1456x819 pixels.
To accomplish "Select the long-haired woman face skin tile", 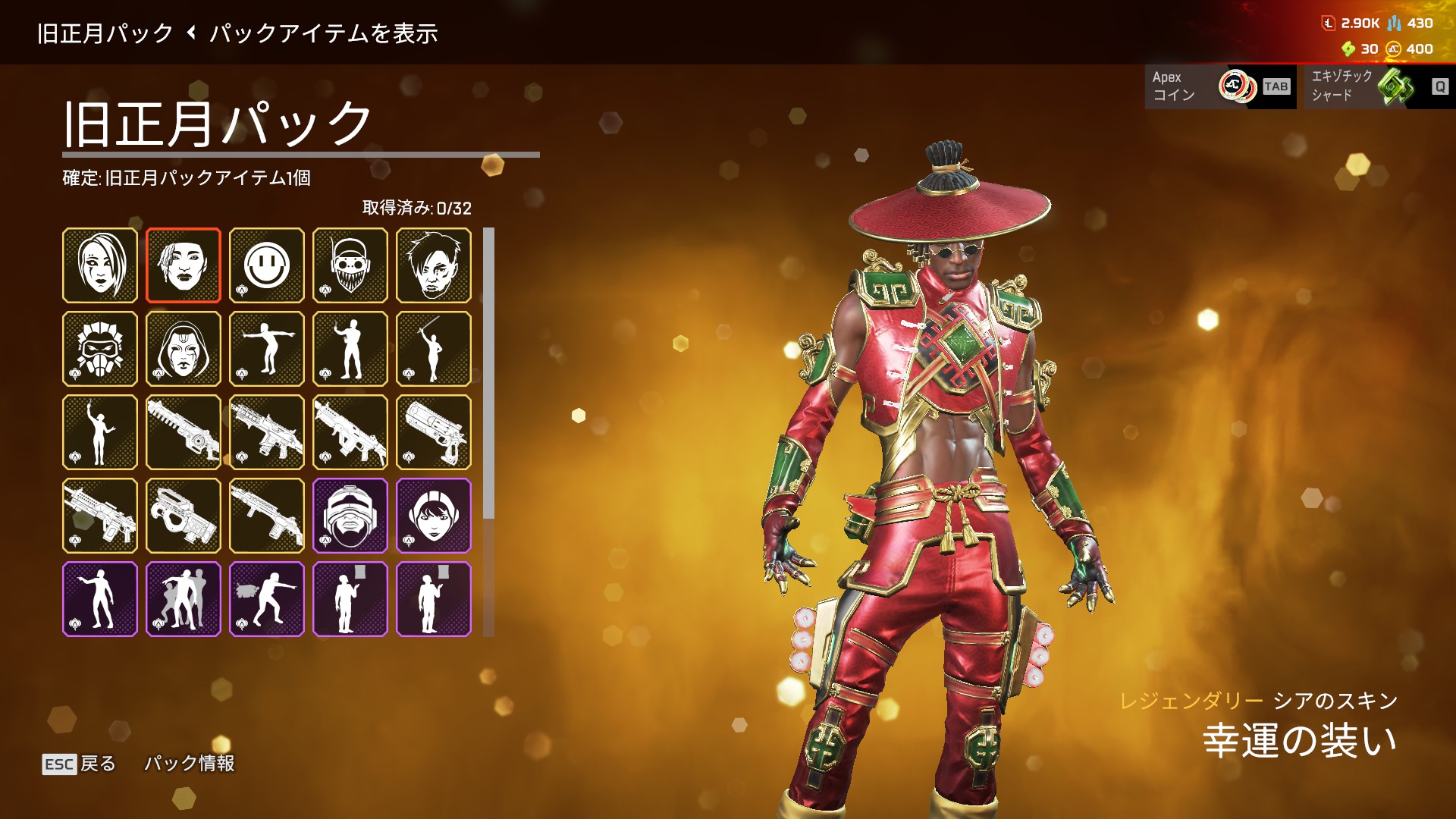I will (100, 265).
